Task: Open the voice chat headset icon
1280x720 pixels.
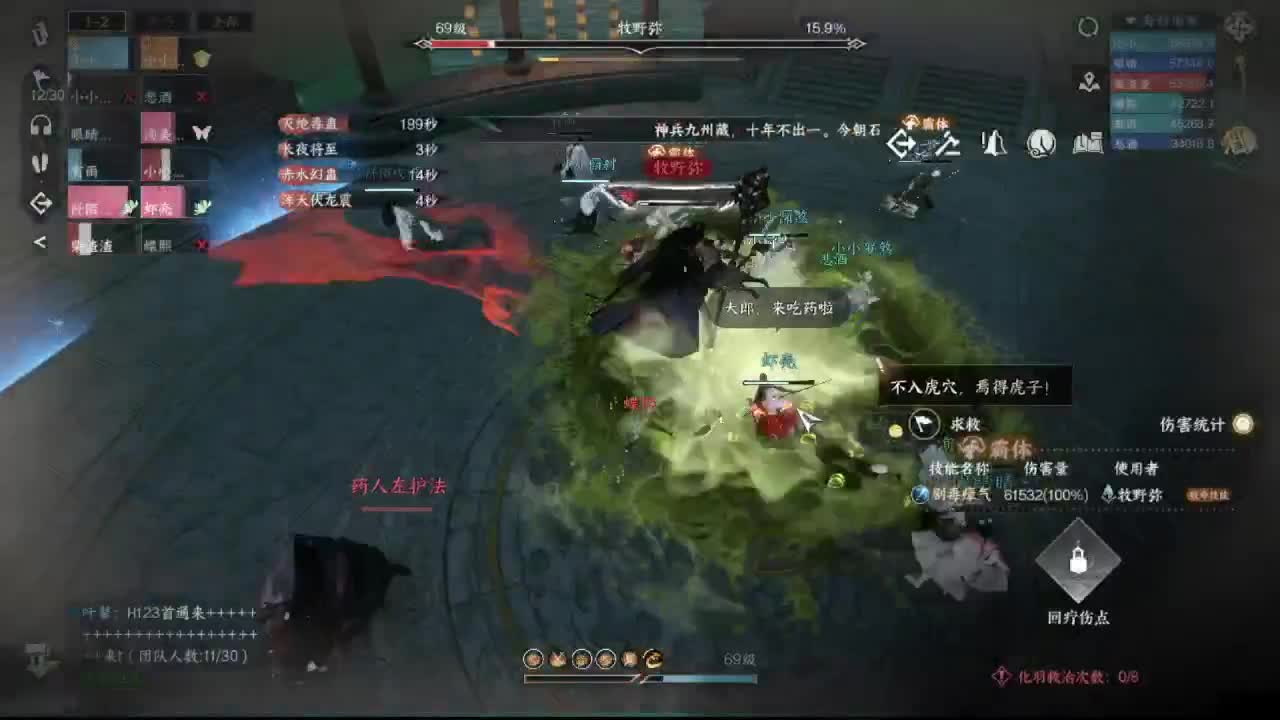Action: point(40,126)
